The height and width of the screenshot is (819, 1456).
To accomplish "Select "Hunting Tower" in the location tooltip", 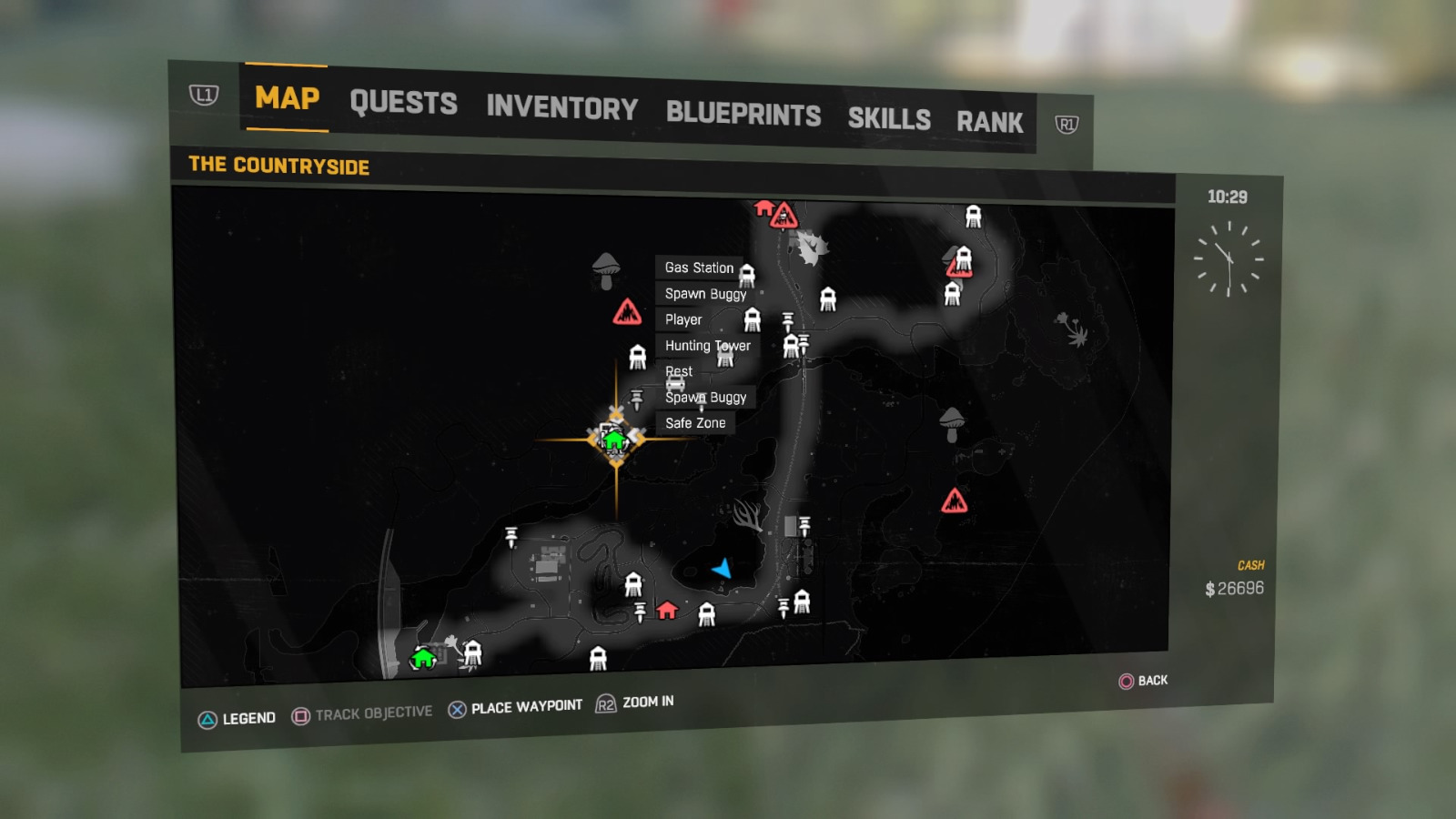I will click(x=707, y=346).
